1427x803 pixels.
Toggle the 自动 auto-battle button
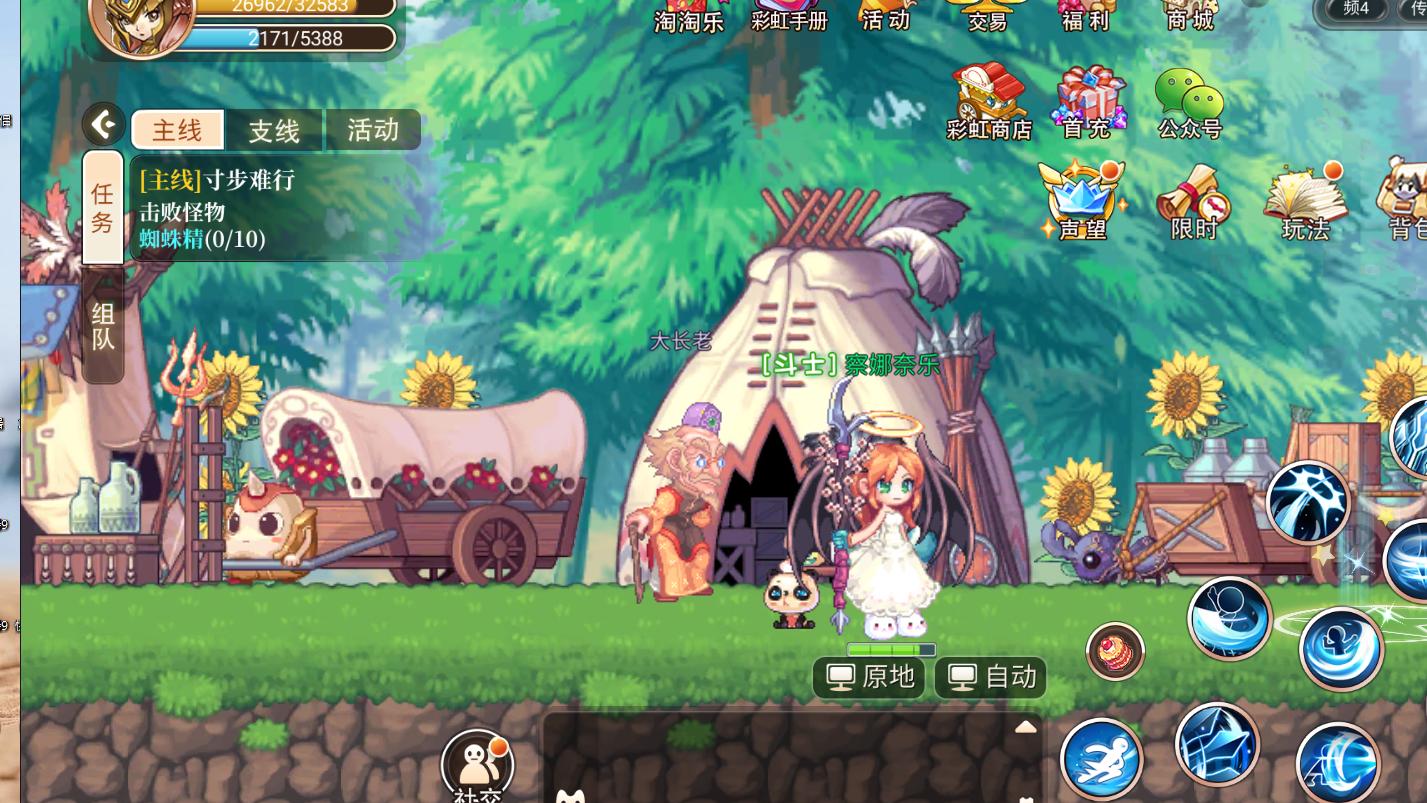[x=990, y=677]
